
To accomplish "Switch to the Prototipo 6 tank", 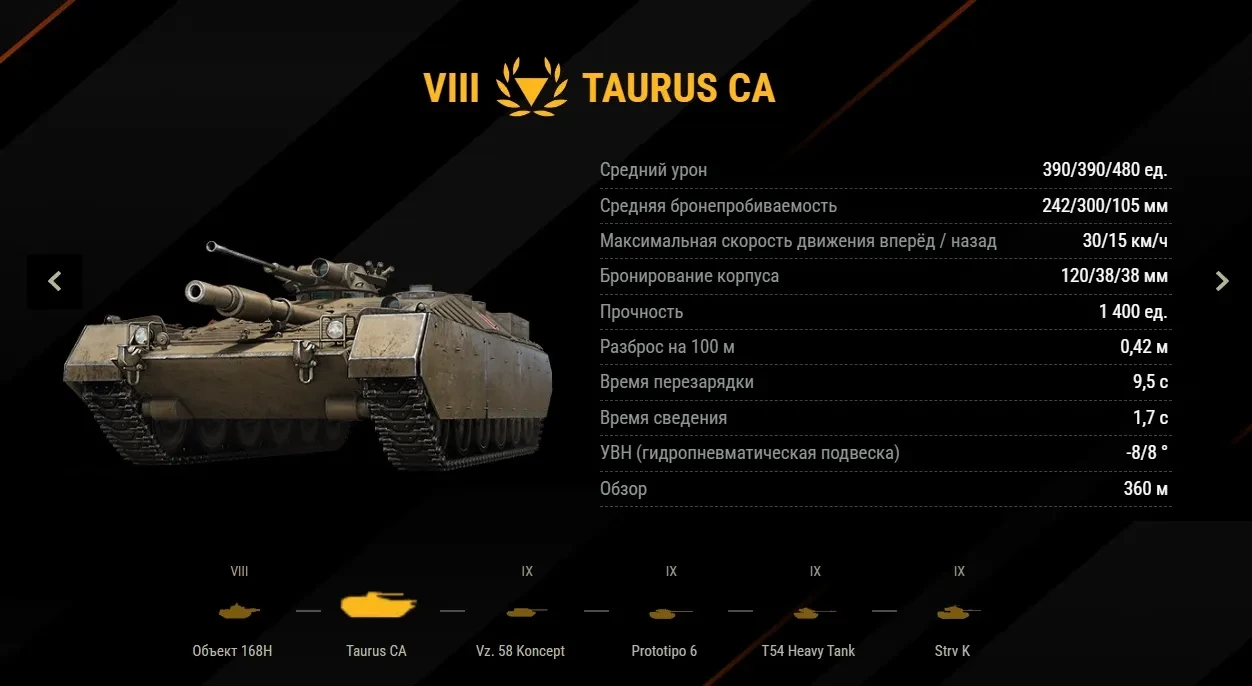I will (669, 611).
